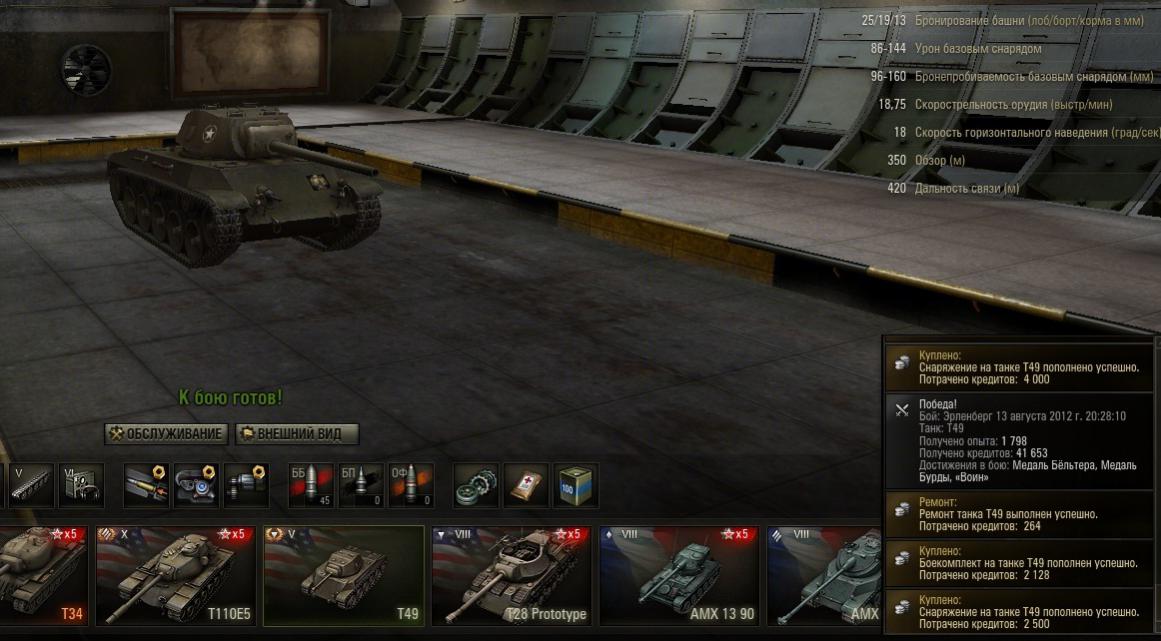
Task: Pick the T28 Prototype tank
Action: tap(511, 574)
